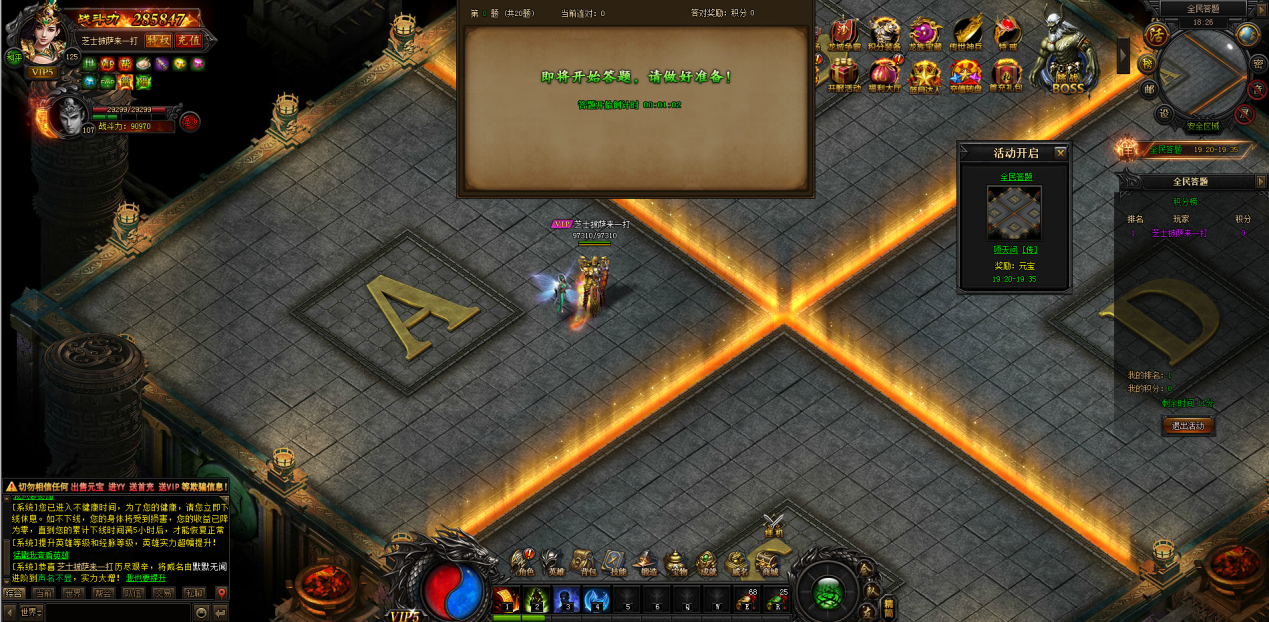Activate skill in hotbar slot 1
Image resolution: width=1269 pixels, height=622 pixels.
click(506, 600)
